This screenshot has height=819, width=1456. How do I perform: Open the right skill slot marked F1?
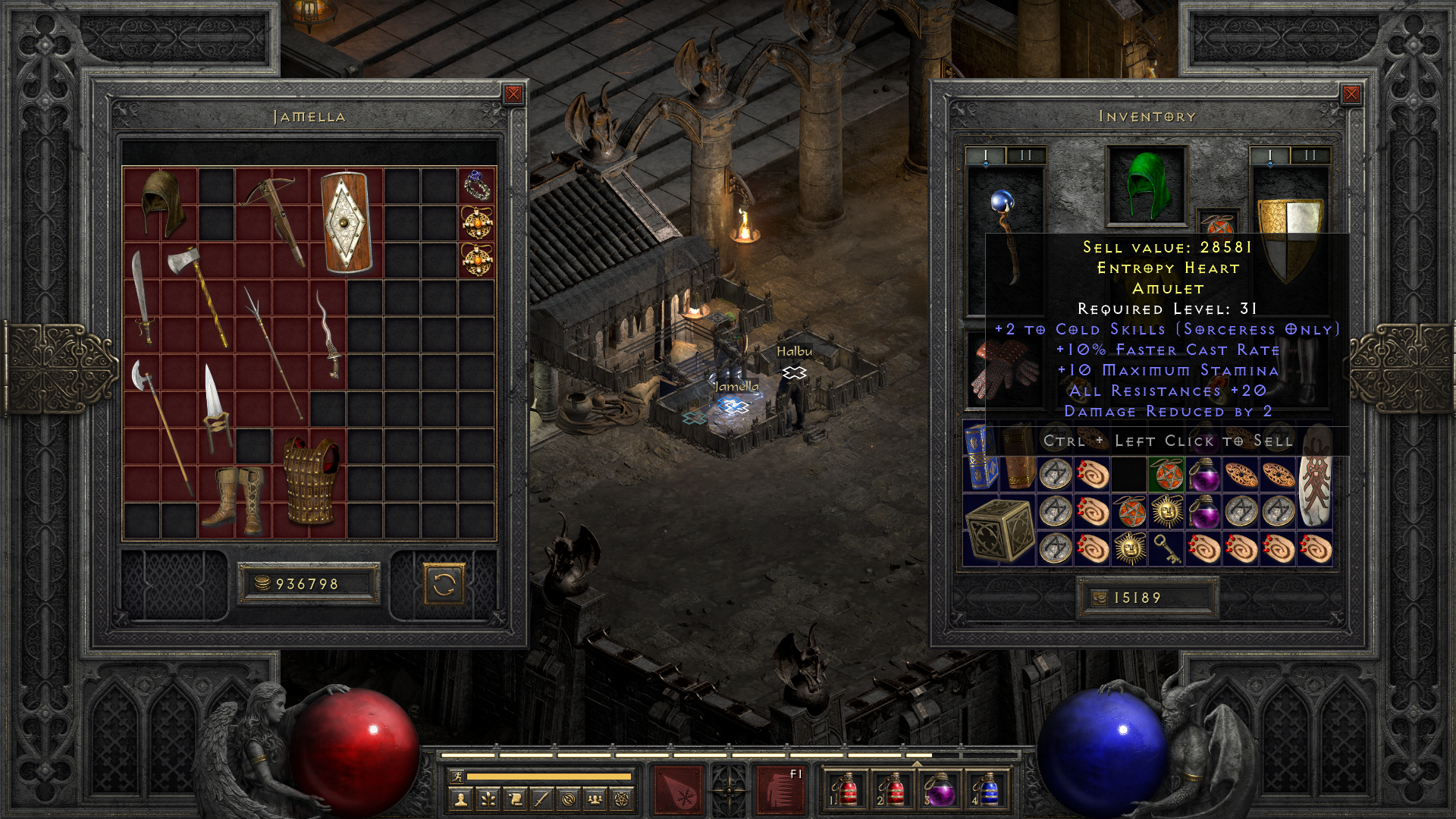780,789
